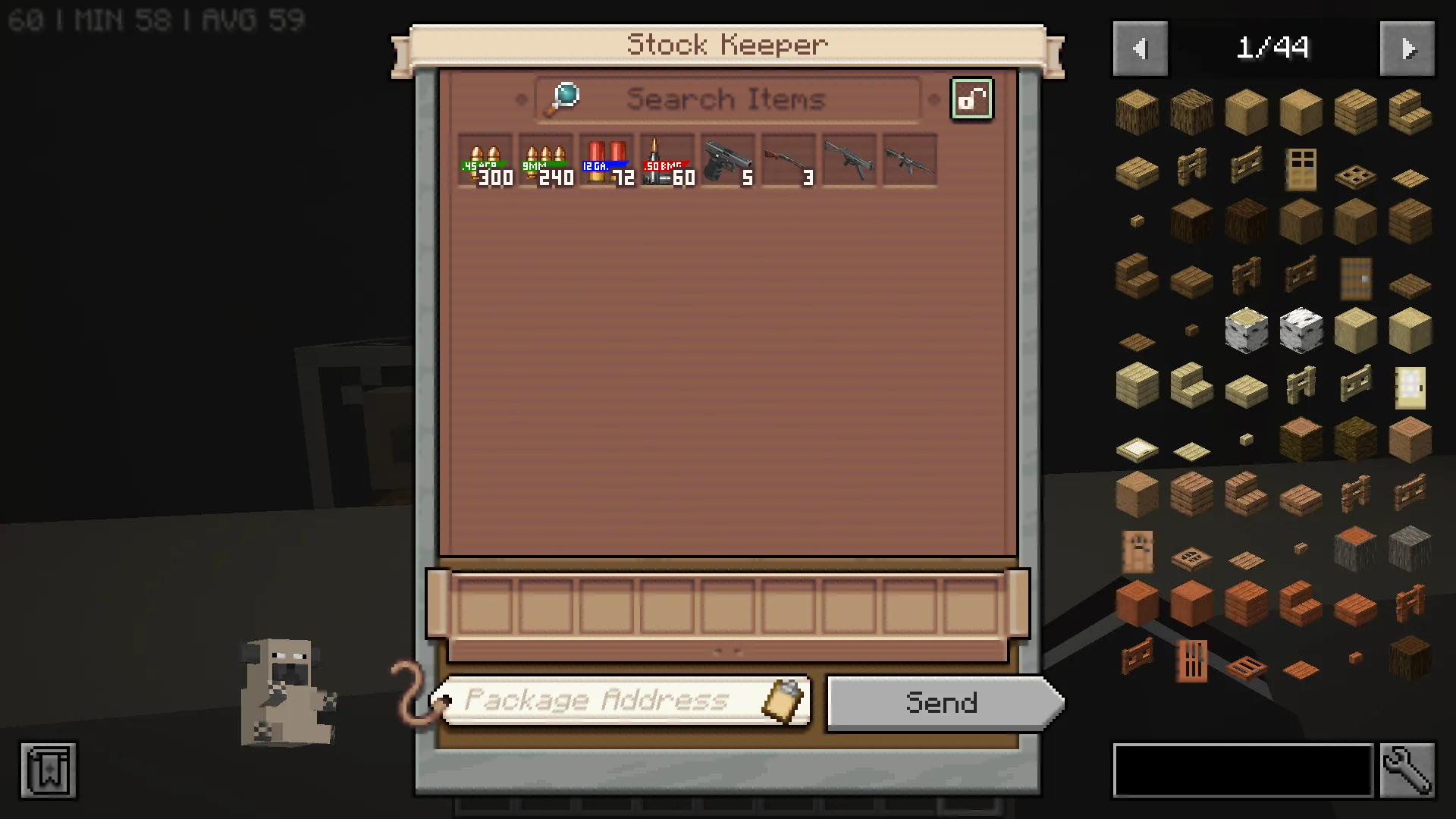Go to next item list page

coord(1407,49)
